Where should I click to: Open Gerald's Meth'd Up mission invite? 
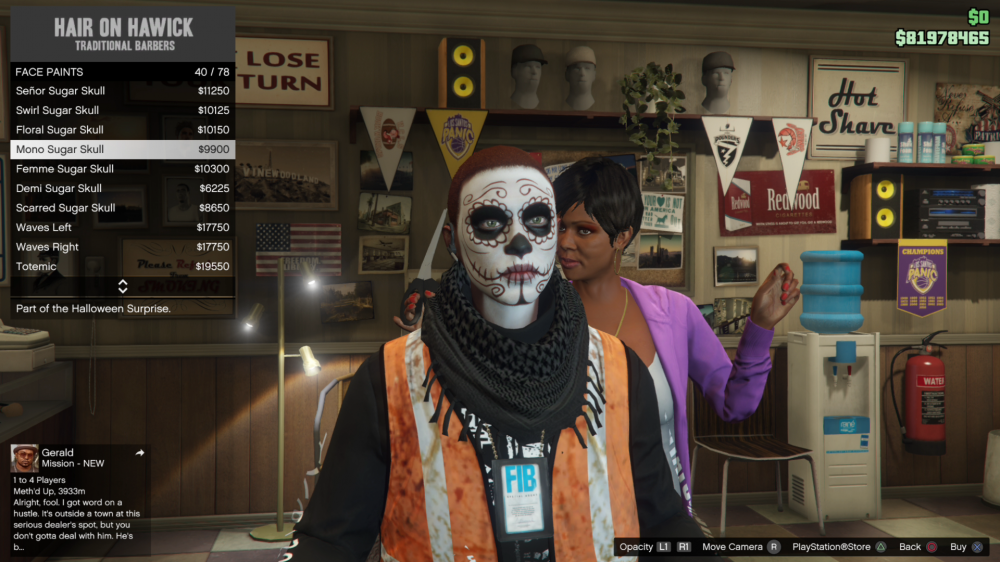[78, 499]
